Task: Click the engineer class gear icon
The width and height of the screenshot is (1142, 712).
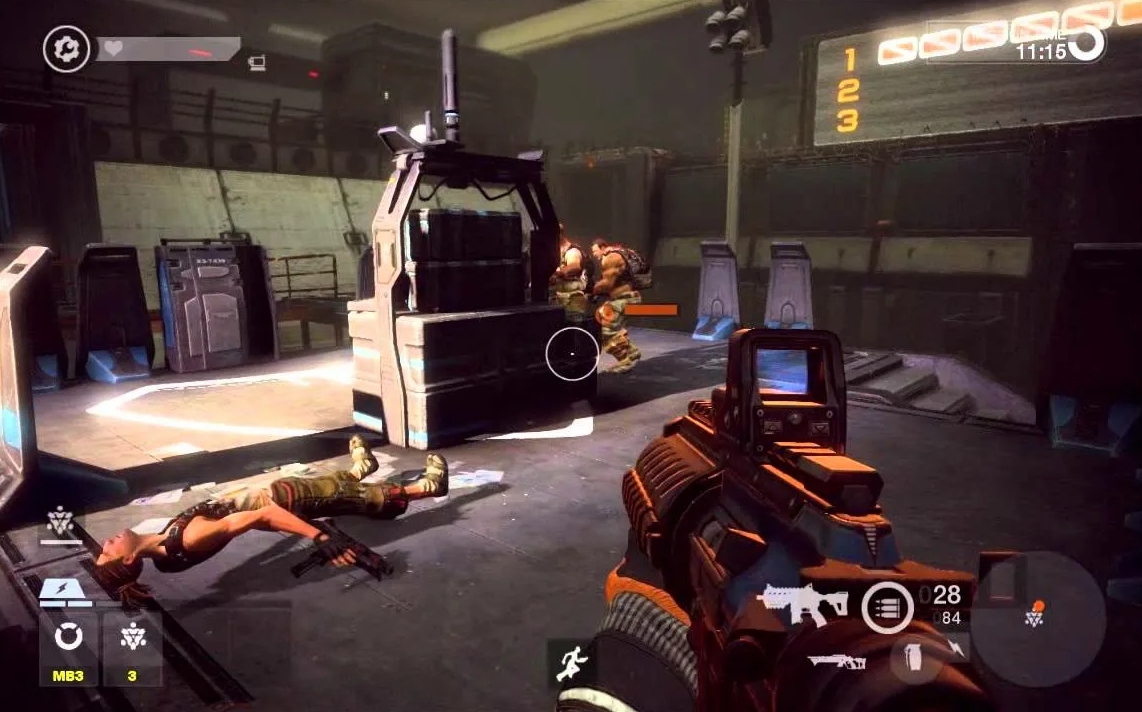Action: click(x=66, y=48)
